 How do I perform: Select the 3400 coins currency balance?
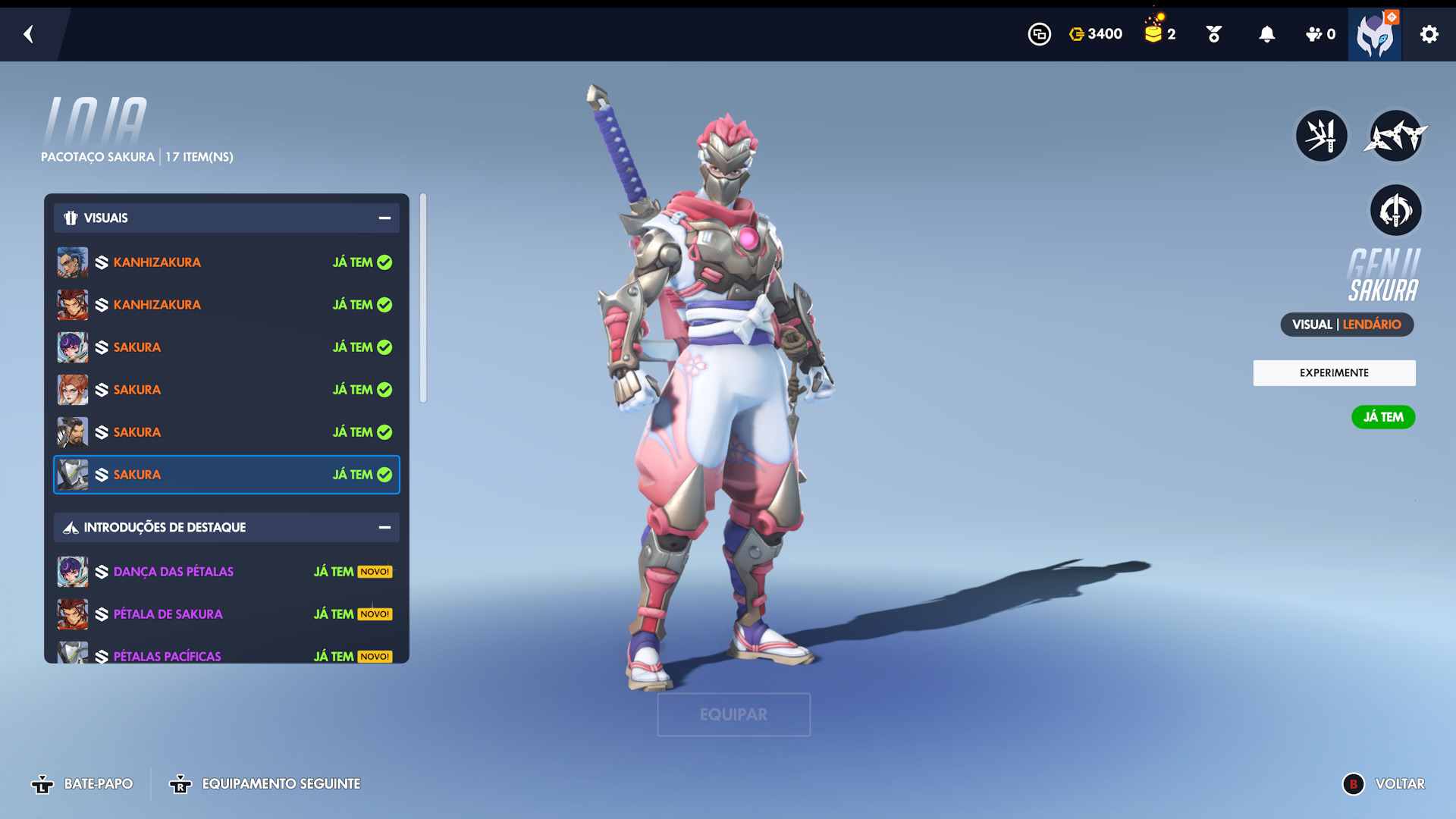point(1095,34)
